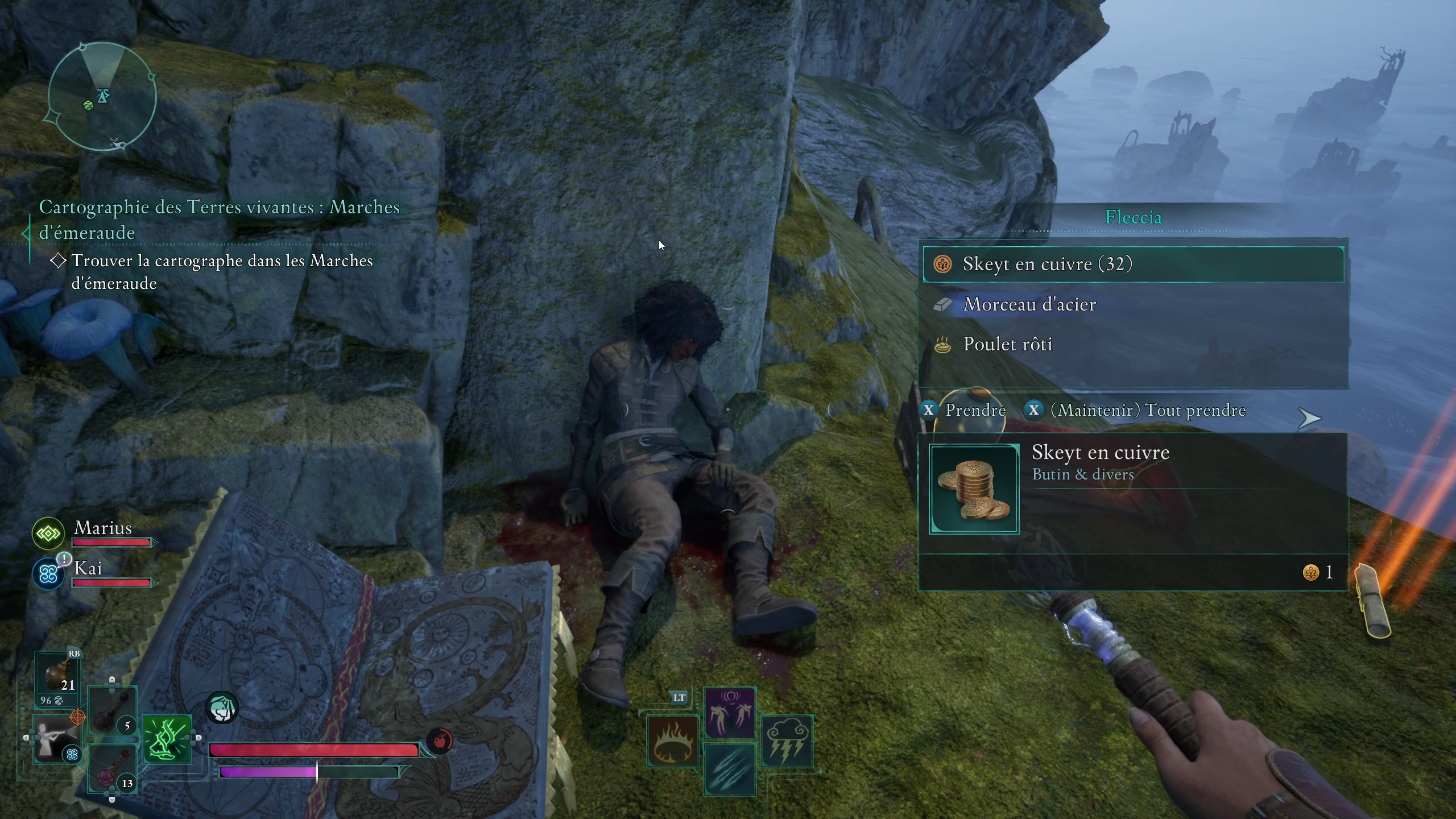The width and height of the screenshot is (1456, 819).
Task: Activate the companion gunshot ability slot
Action: pyautogui.click(x=56, y=739)
